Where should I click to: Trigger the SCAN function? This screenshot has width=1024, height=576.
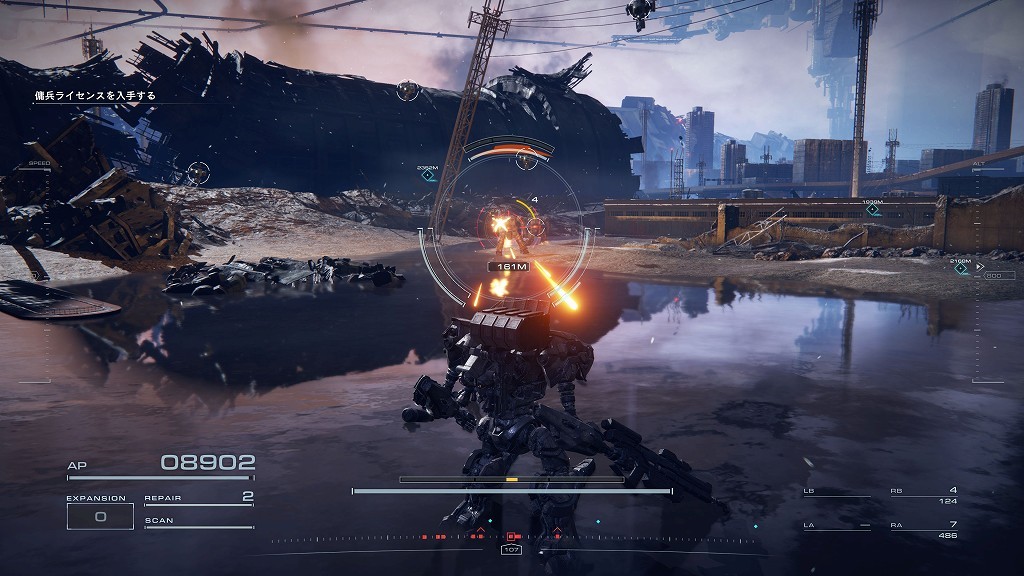[x=198, y=522]
